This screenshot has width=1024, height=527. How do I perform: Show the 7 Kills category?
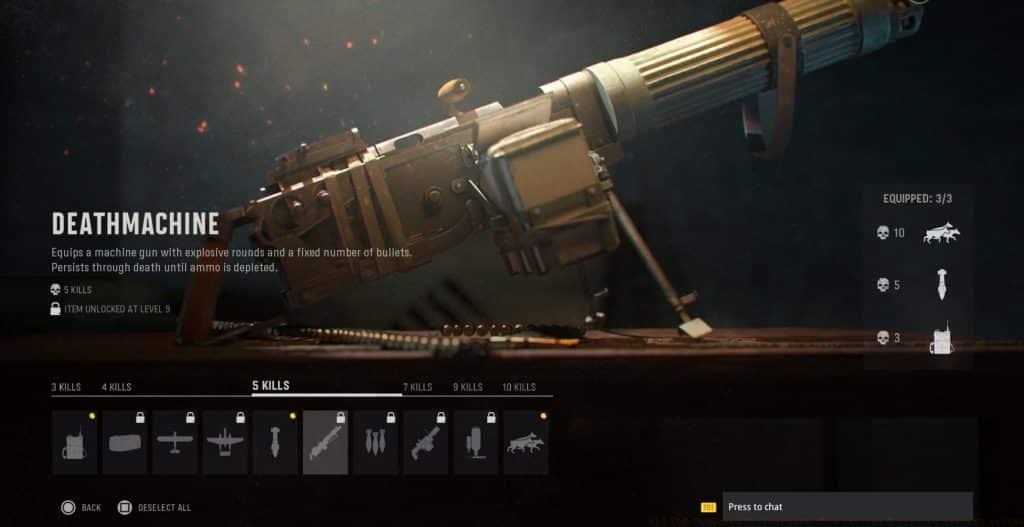coord(417,387)
